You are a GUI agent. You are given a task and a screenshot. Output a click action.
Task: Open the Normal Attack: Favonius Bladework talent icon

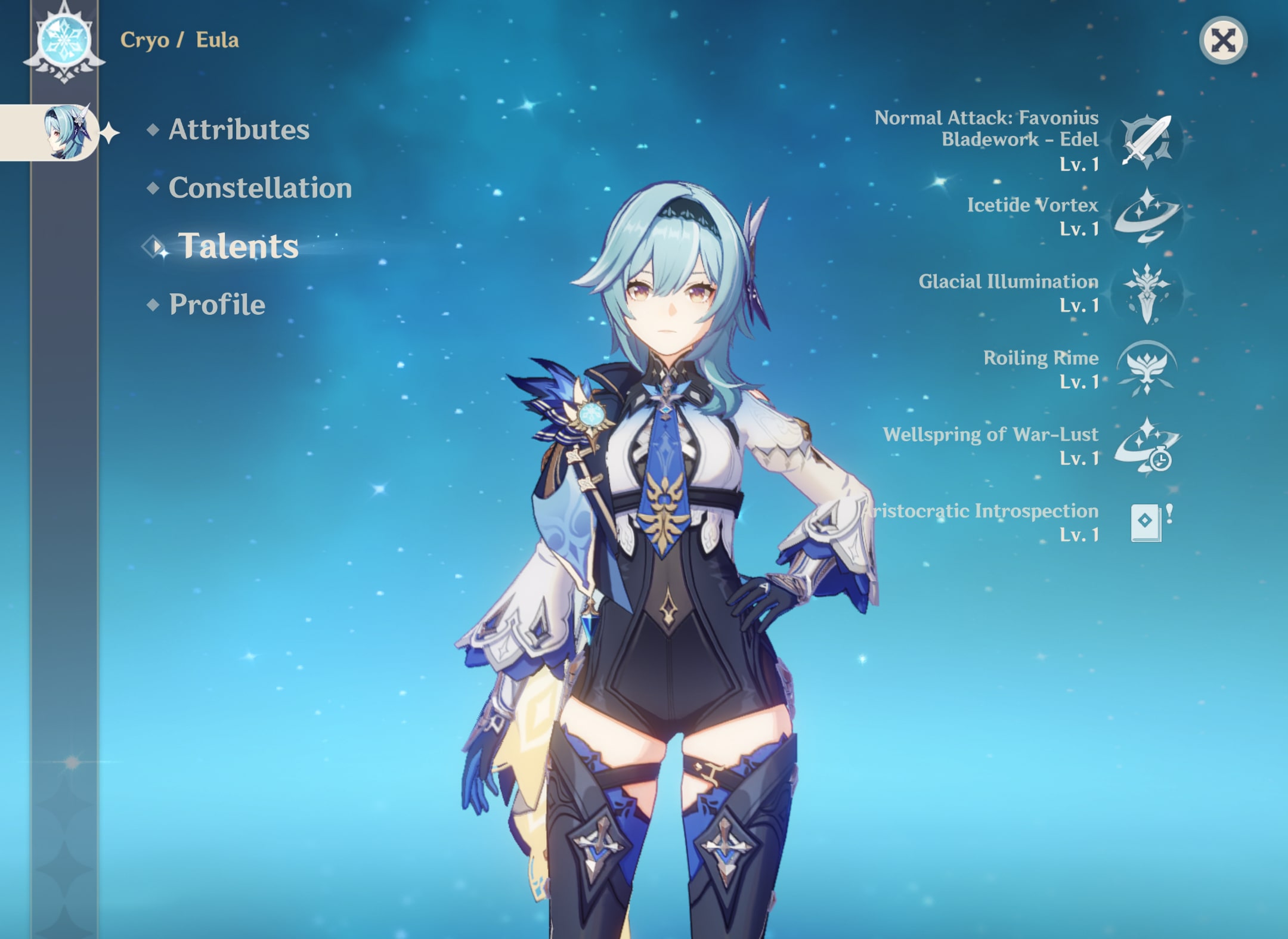1146,142
